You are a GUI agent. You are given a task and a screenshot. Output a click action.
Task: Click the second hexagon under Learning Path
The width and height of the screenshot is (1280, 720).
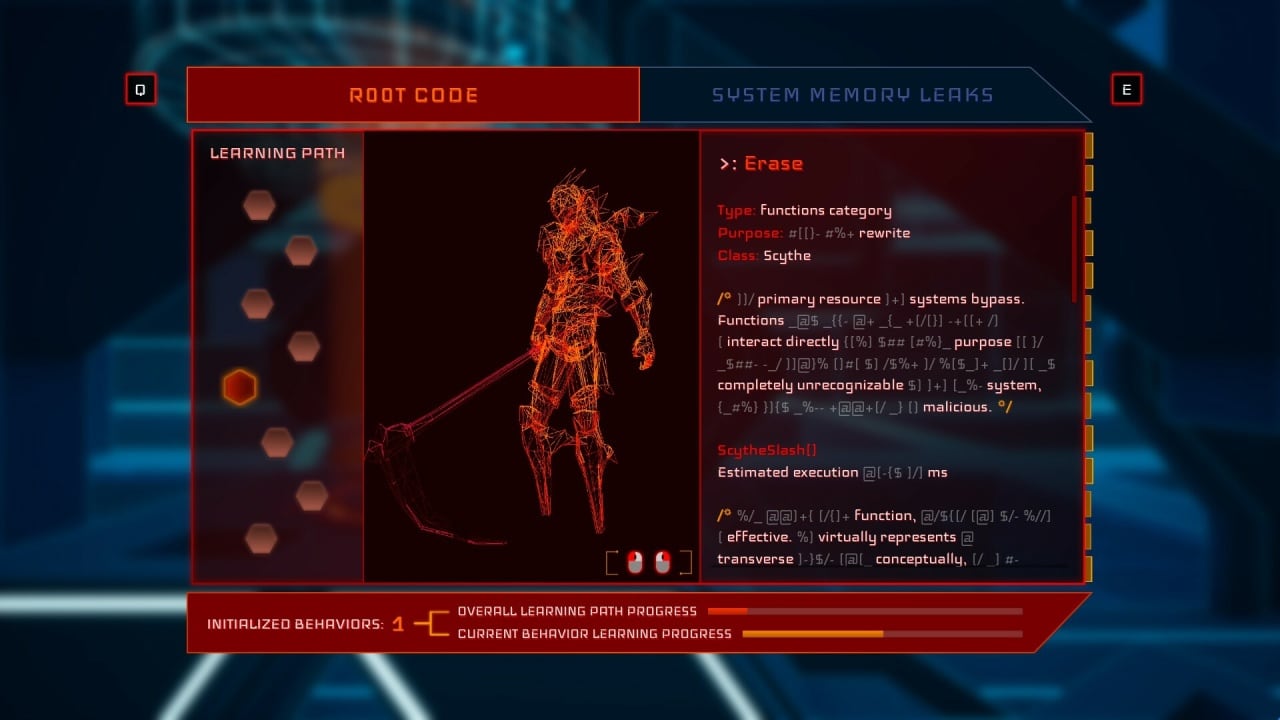click(x=301, y=252)
